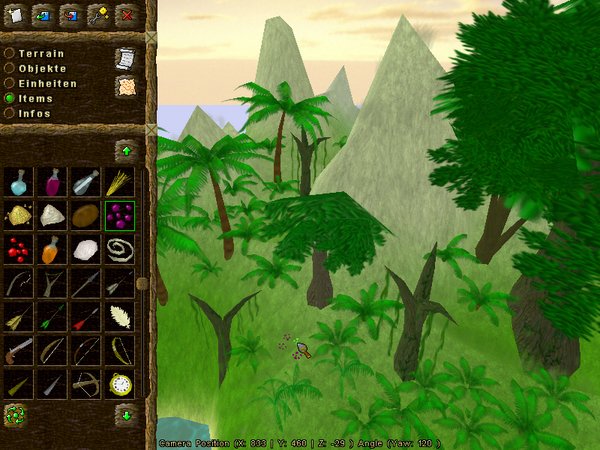Select the Terrain radio option
The width and height of the screenshot is (600, 450).
click(x=10, y=53)
